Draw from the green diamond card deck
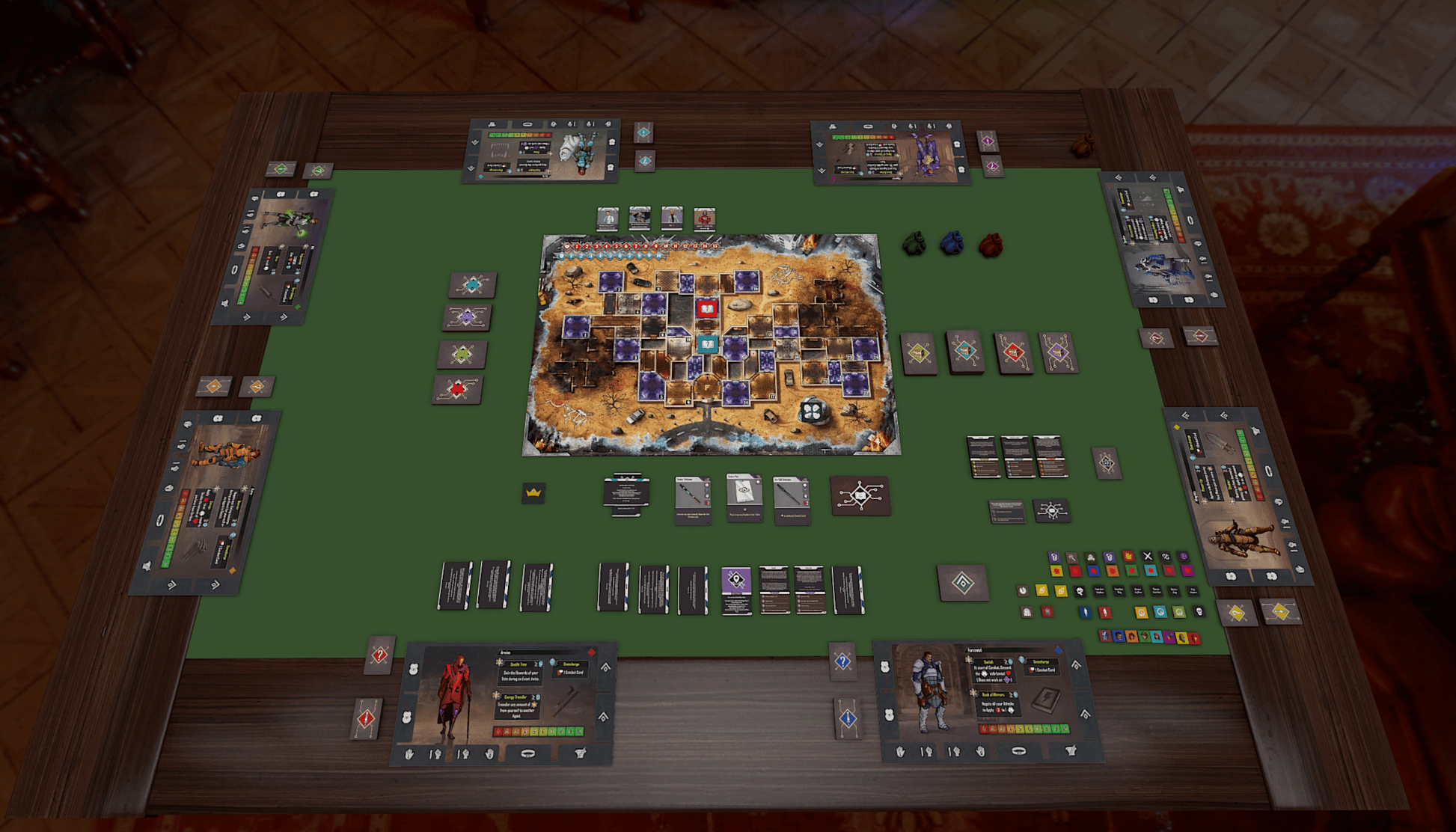1456x832 pixels. [x=919, y=353]
